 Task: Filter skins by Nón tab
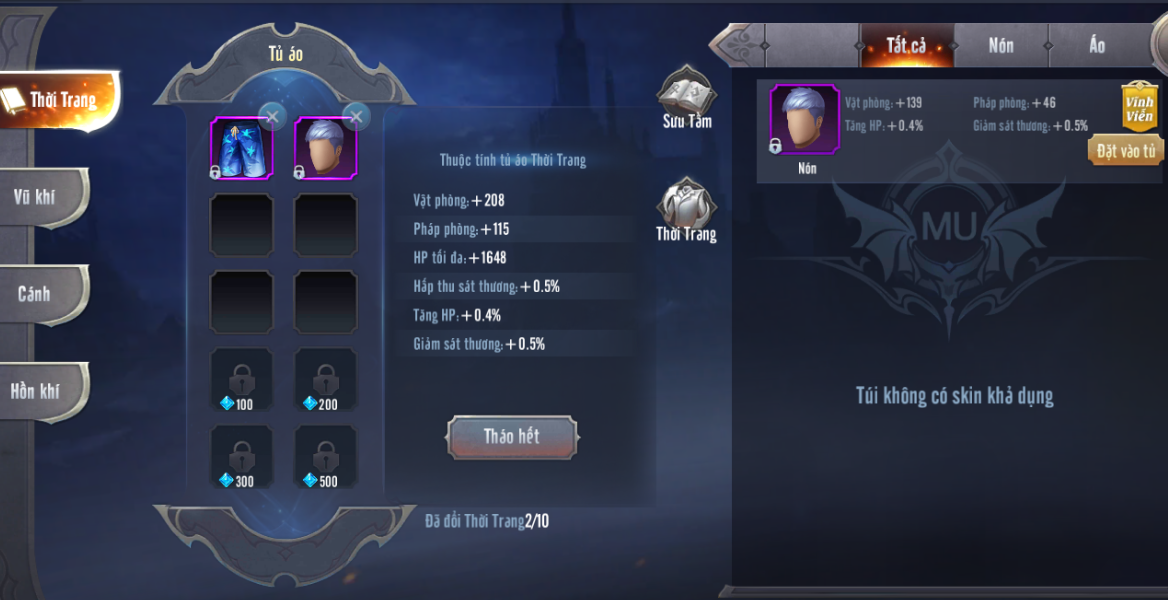click(1001, 46)
